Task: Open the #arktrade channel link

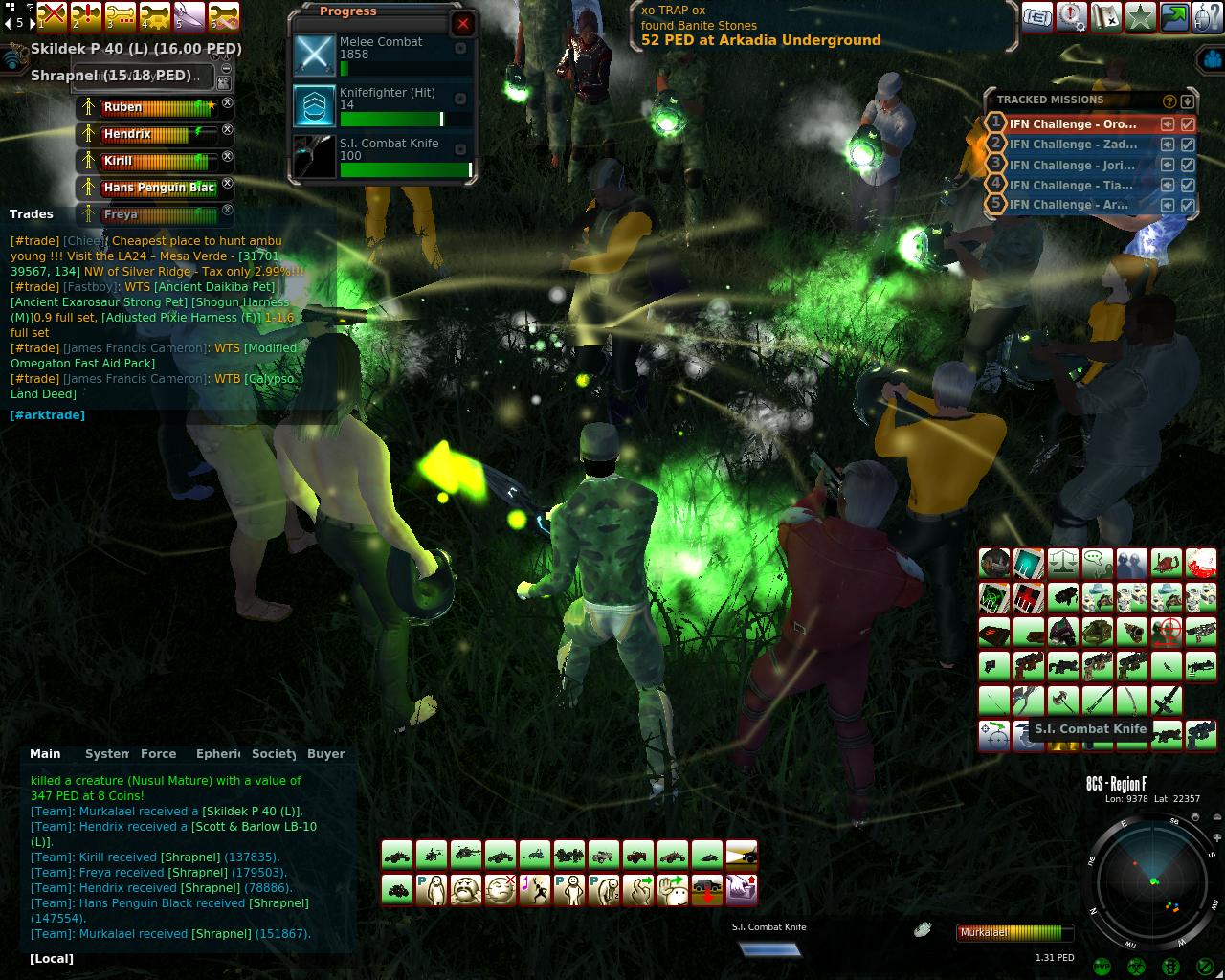Action: (x=47, y=415)
